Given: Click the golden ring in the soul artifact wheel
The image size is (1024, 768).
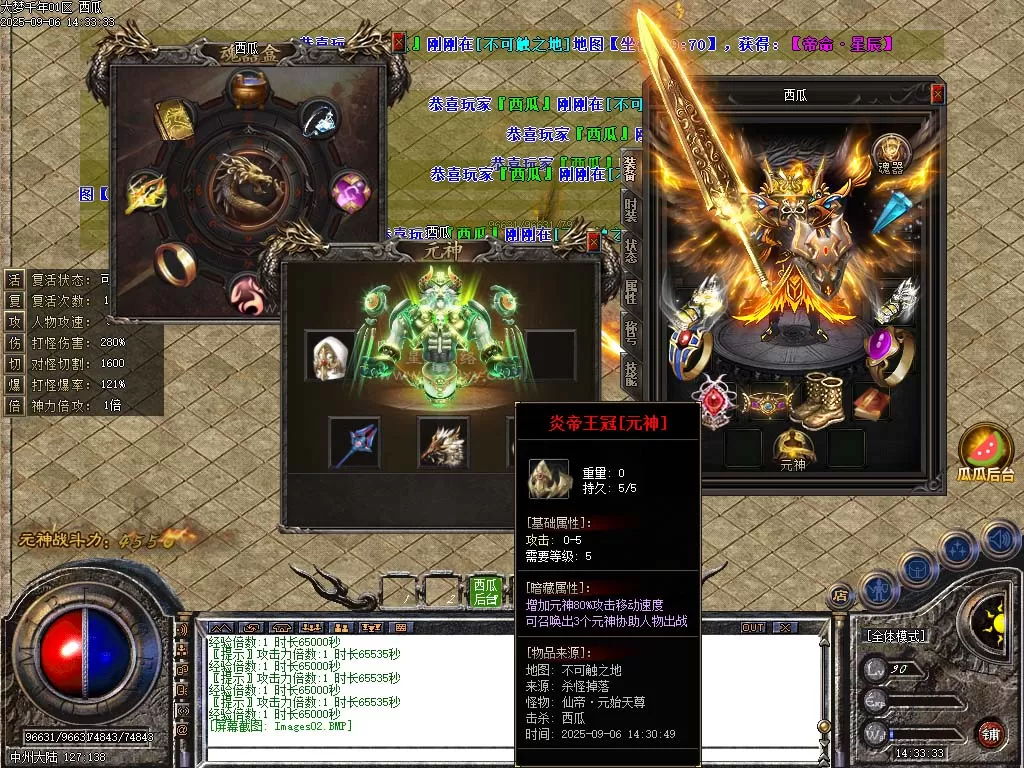Looking at the screenshot, I should [x=176, y=263].
